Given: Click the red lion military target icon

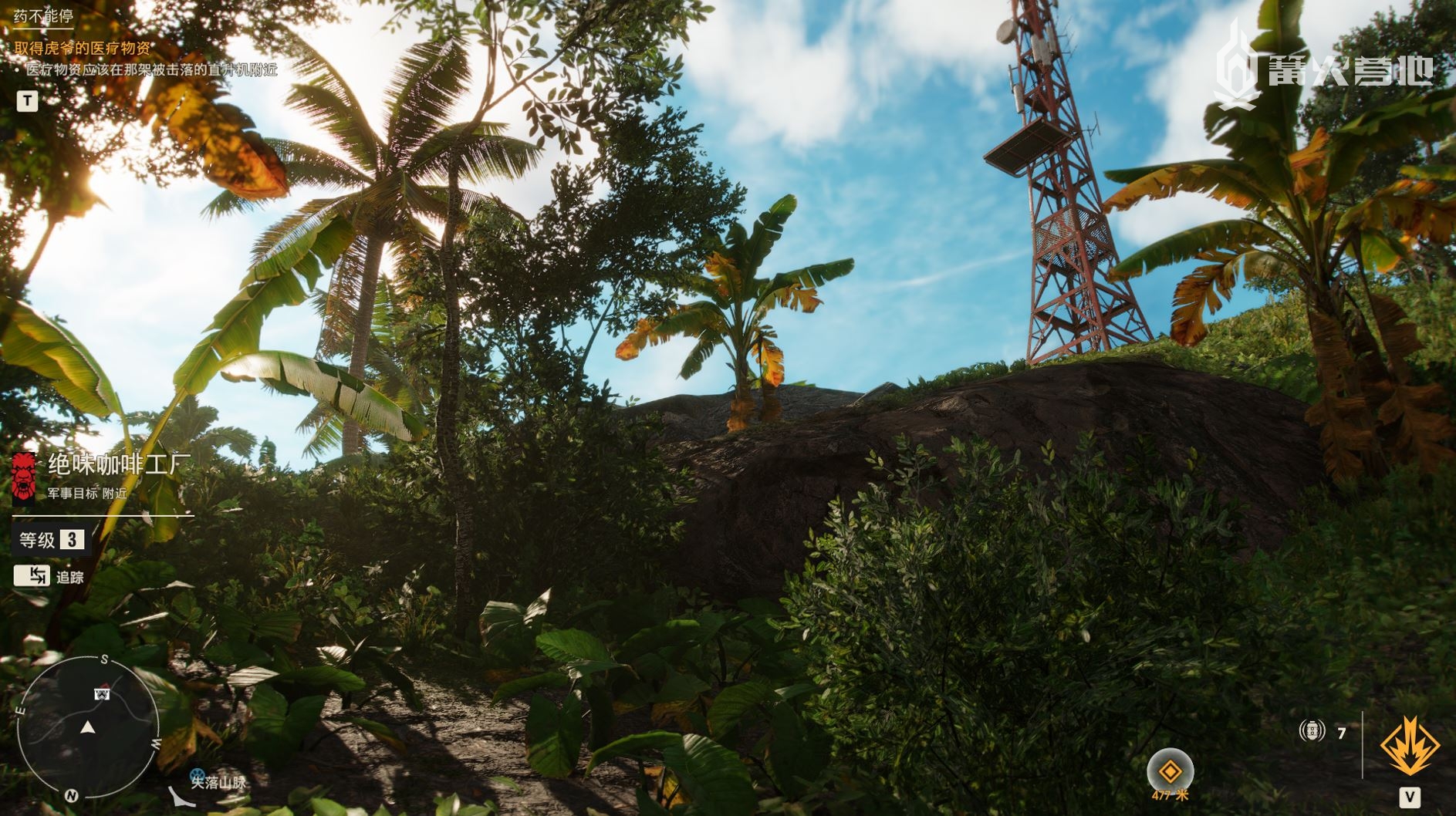Looking at the screenshot, I should [x=24, y=475].
